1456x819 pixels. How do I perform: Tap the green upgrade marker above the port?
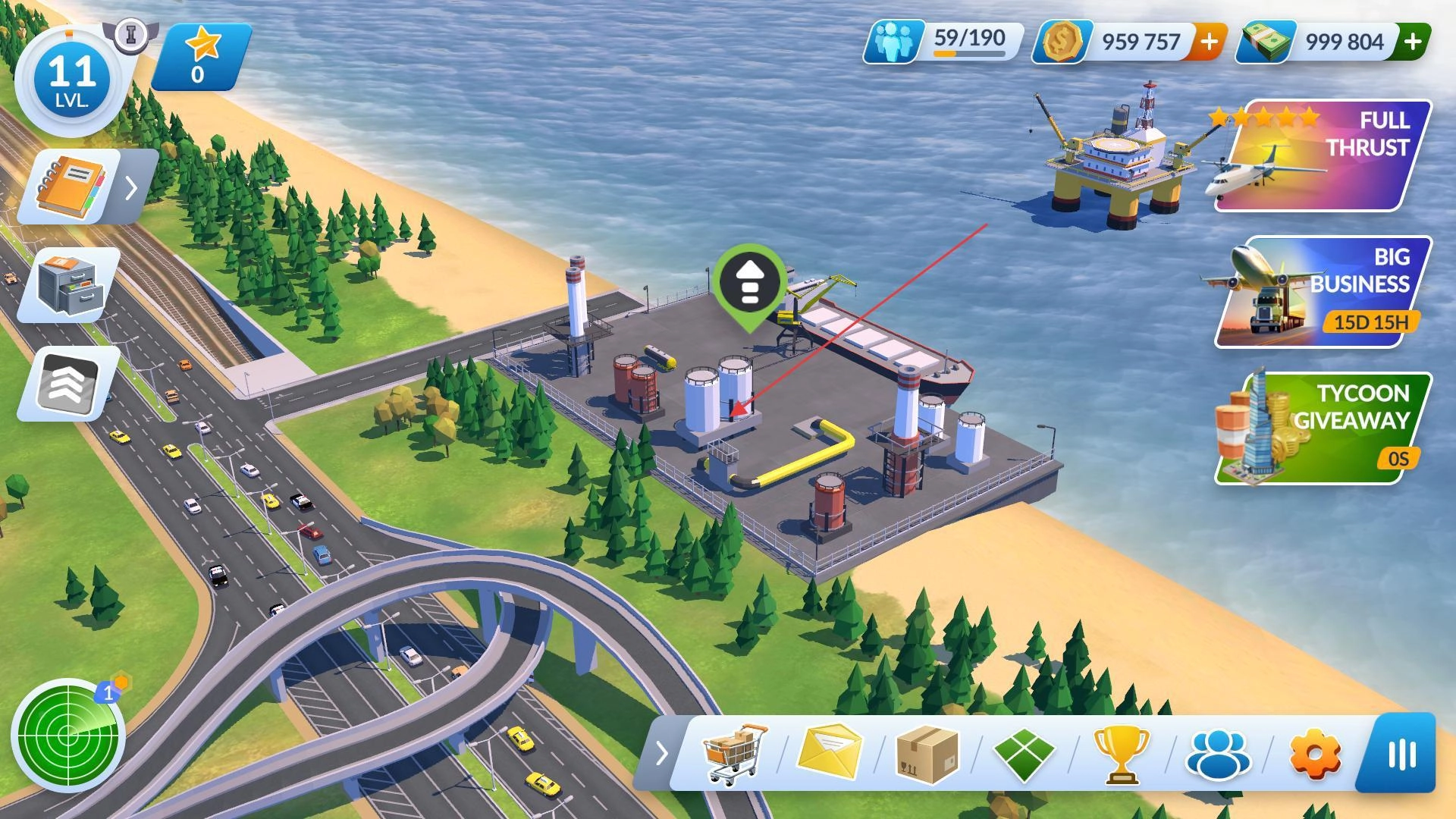tap(749, 284)
